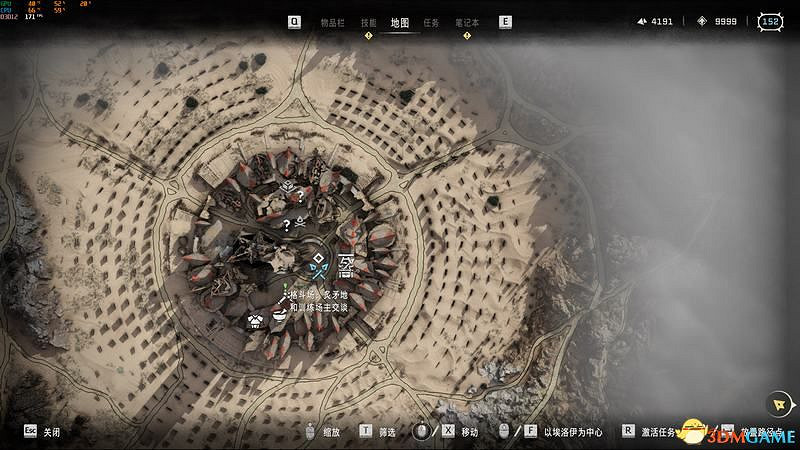Switch to the 技能 (Skills) tab
The height and width of the screenshot is (450, 800).
click(368, 21)
